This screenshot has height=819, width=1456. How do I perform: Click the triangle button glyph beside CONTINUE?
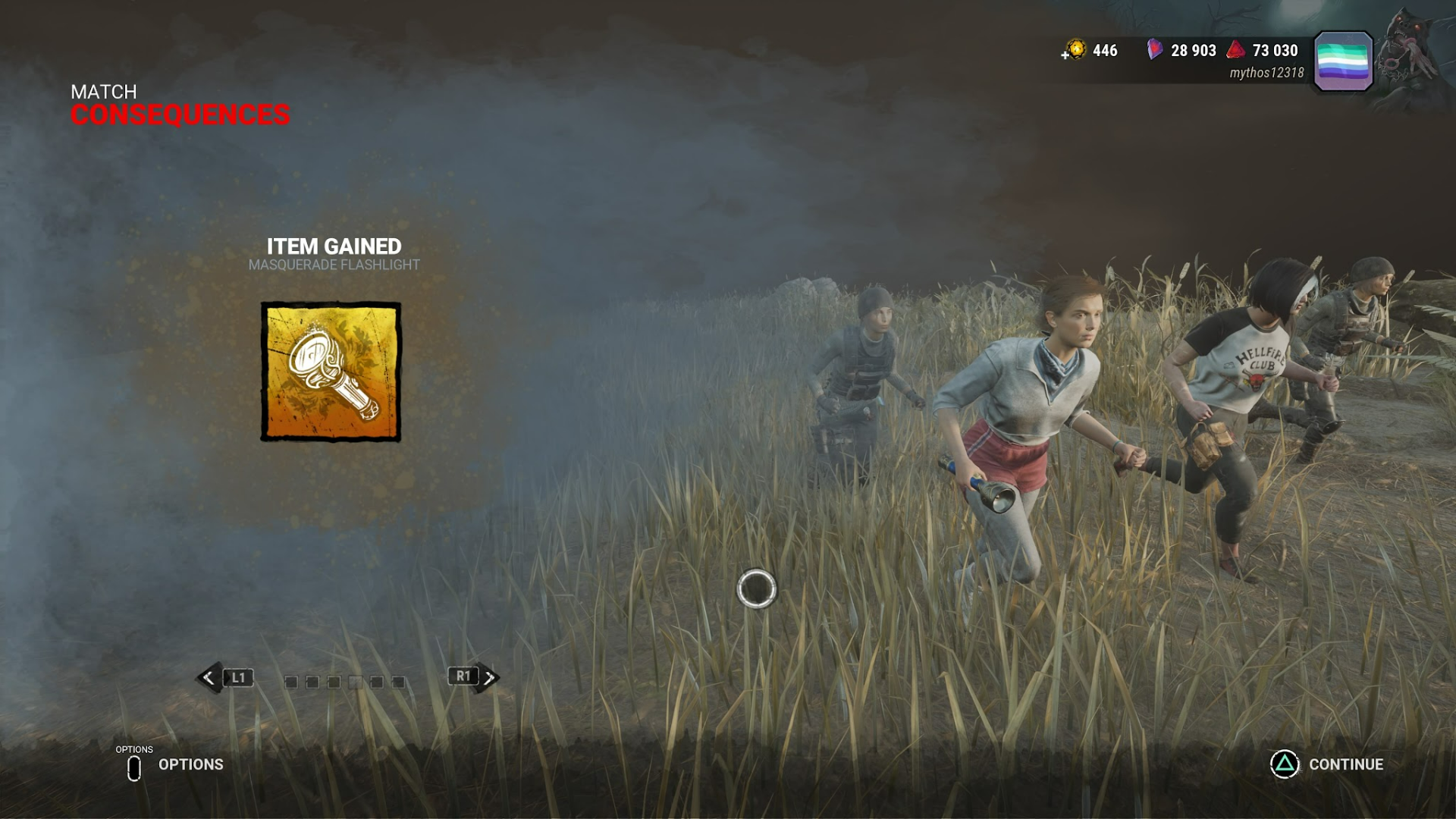(1283, 764)
